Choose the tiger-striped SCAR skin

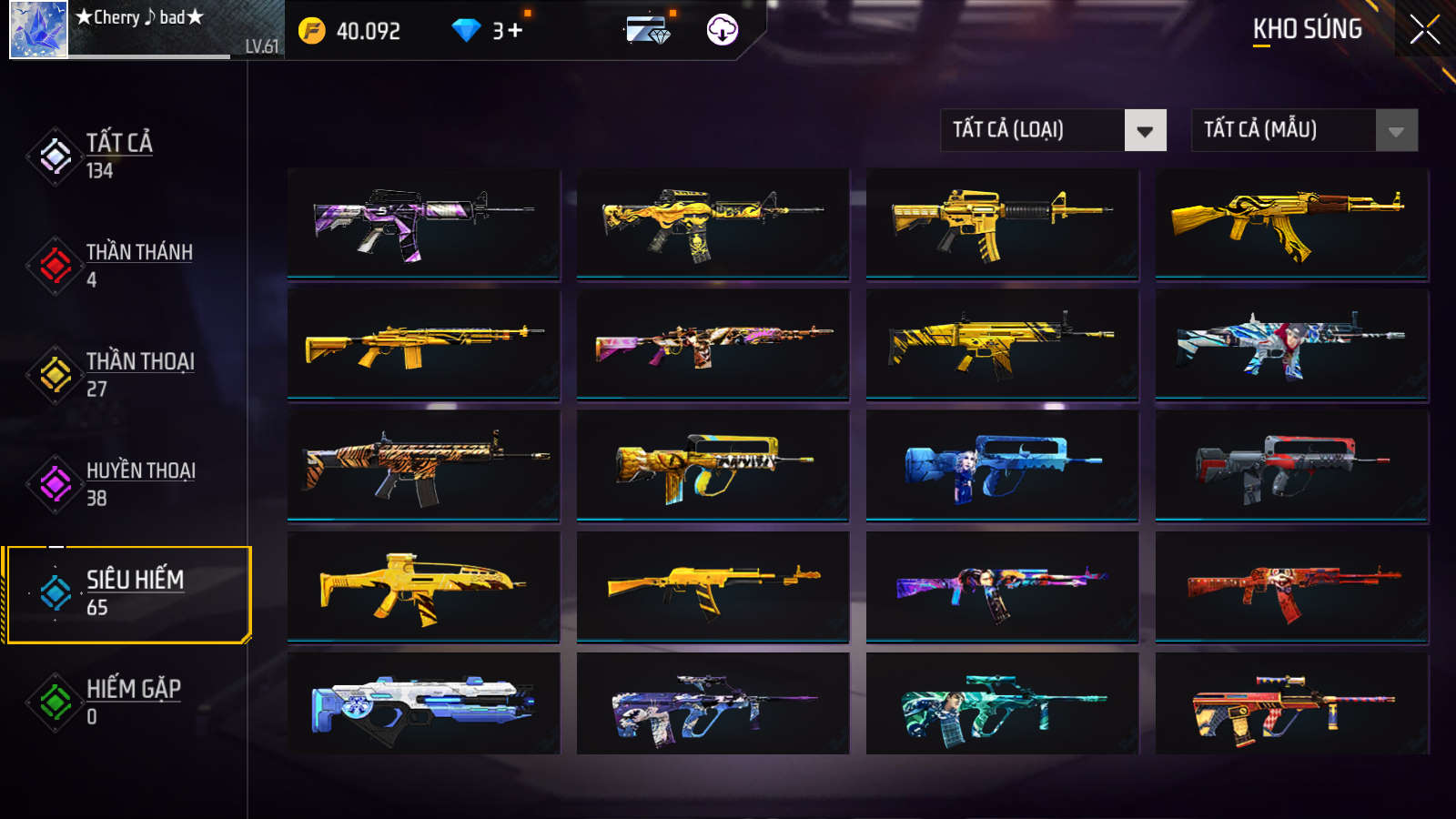tap(423, 465)
